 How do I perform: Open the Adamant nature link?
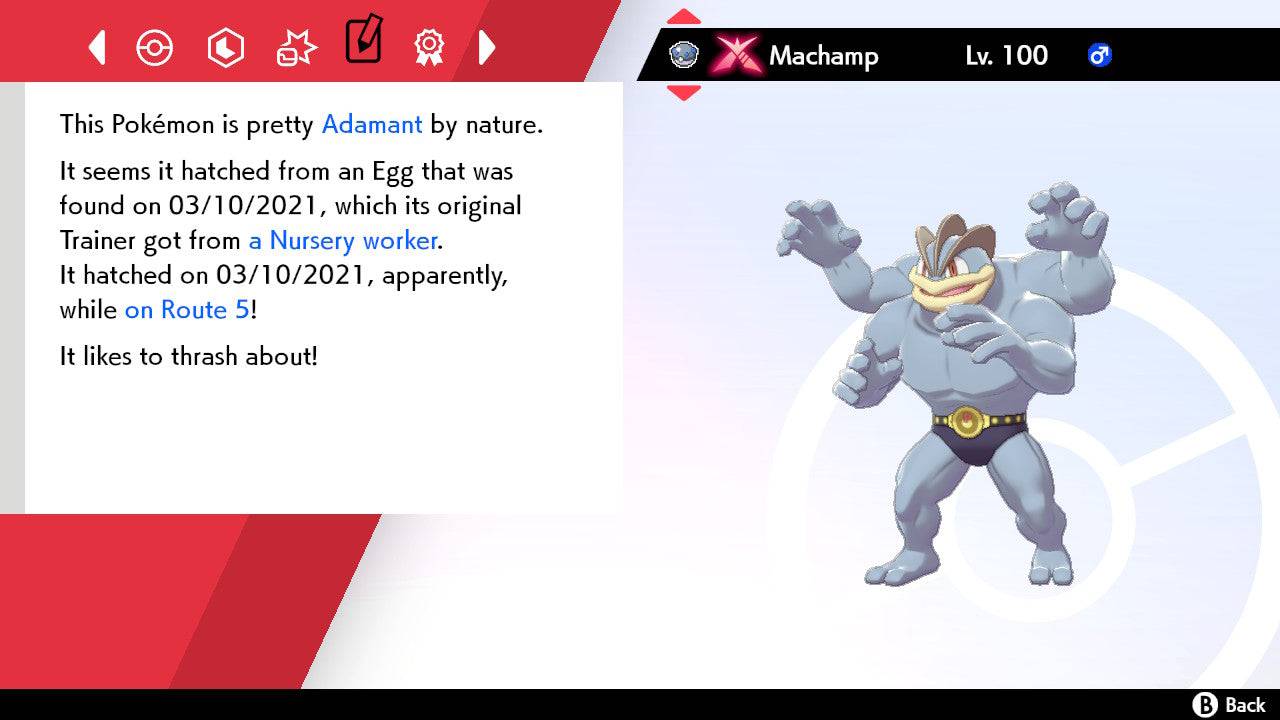tap(371, 124)
